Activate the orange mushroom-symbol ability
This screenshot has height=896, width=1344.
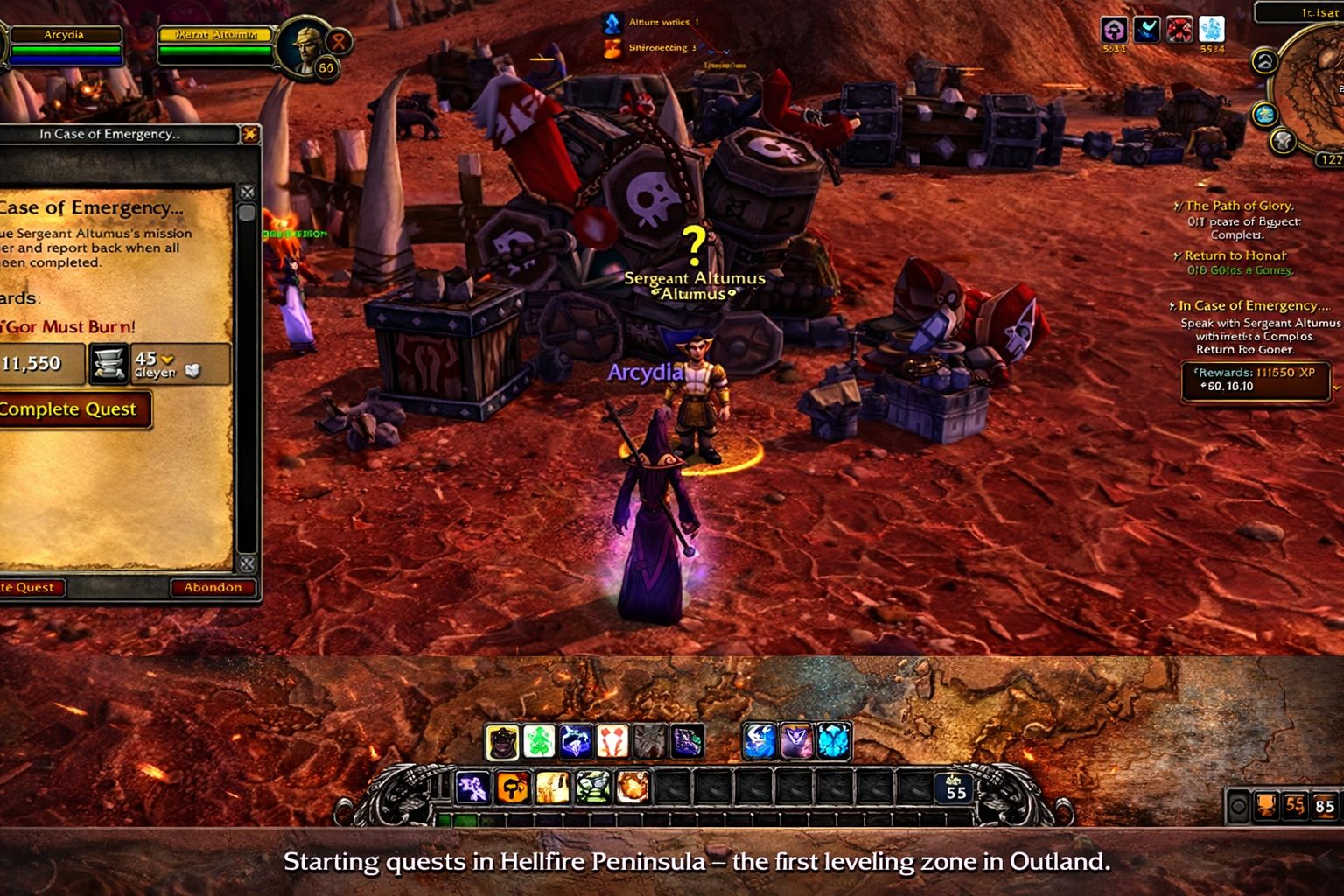(x=513, y=787)
